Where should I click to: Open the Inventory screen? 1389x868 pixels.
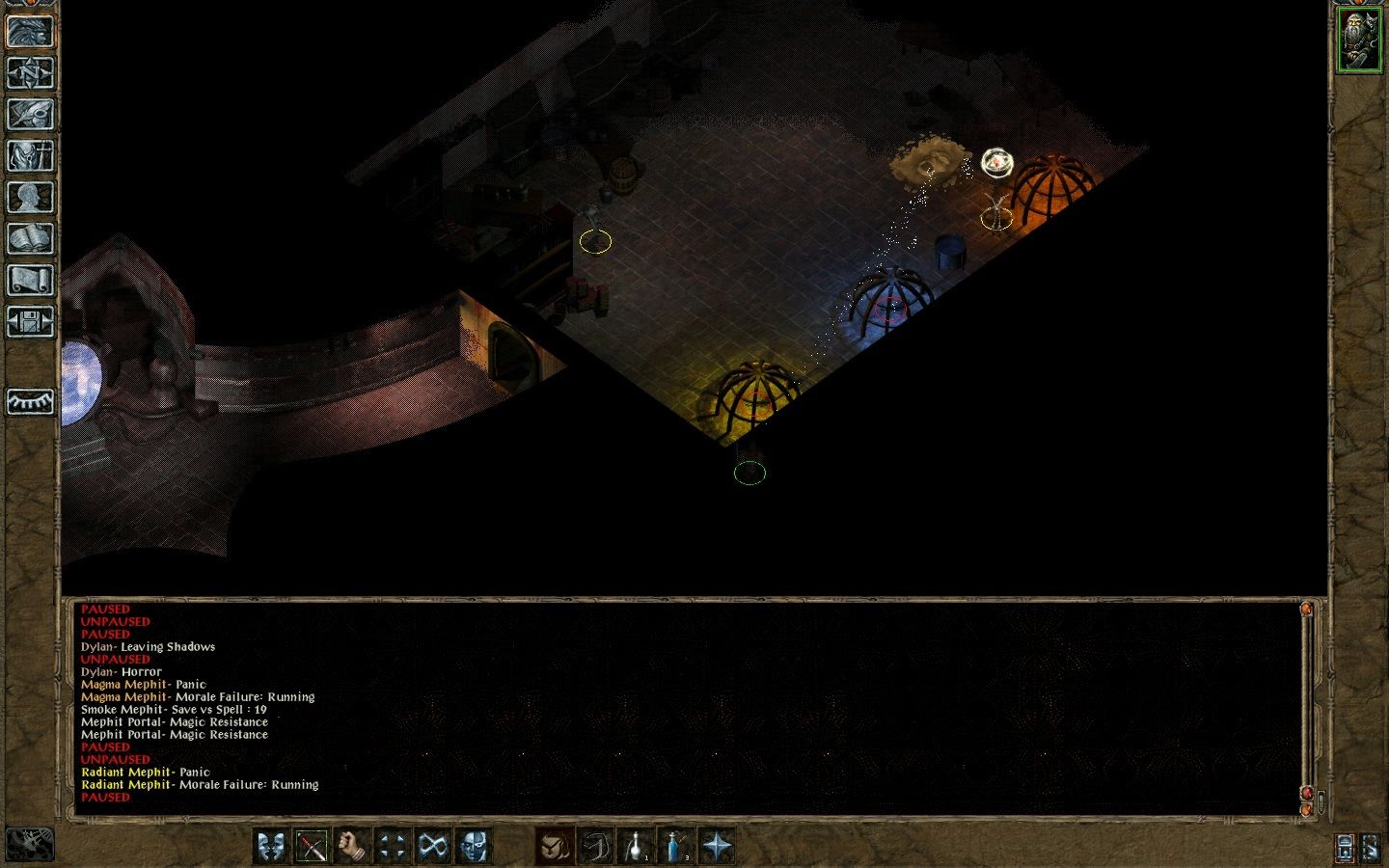click(x=29, y=155)
